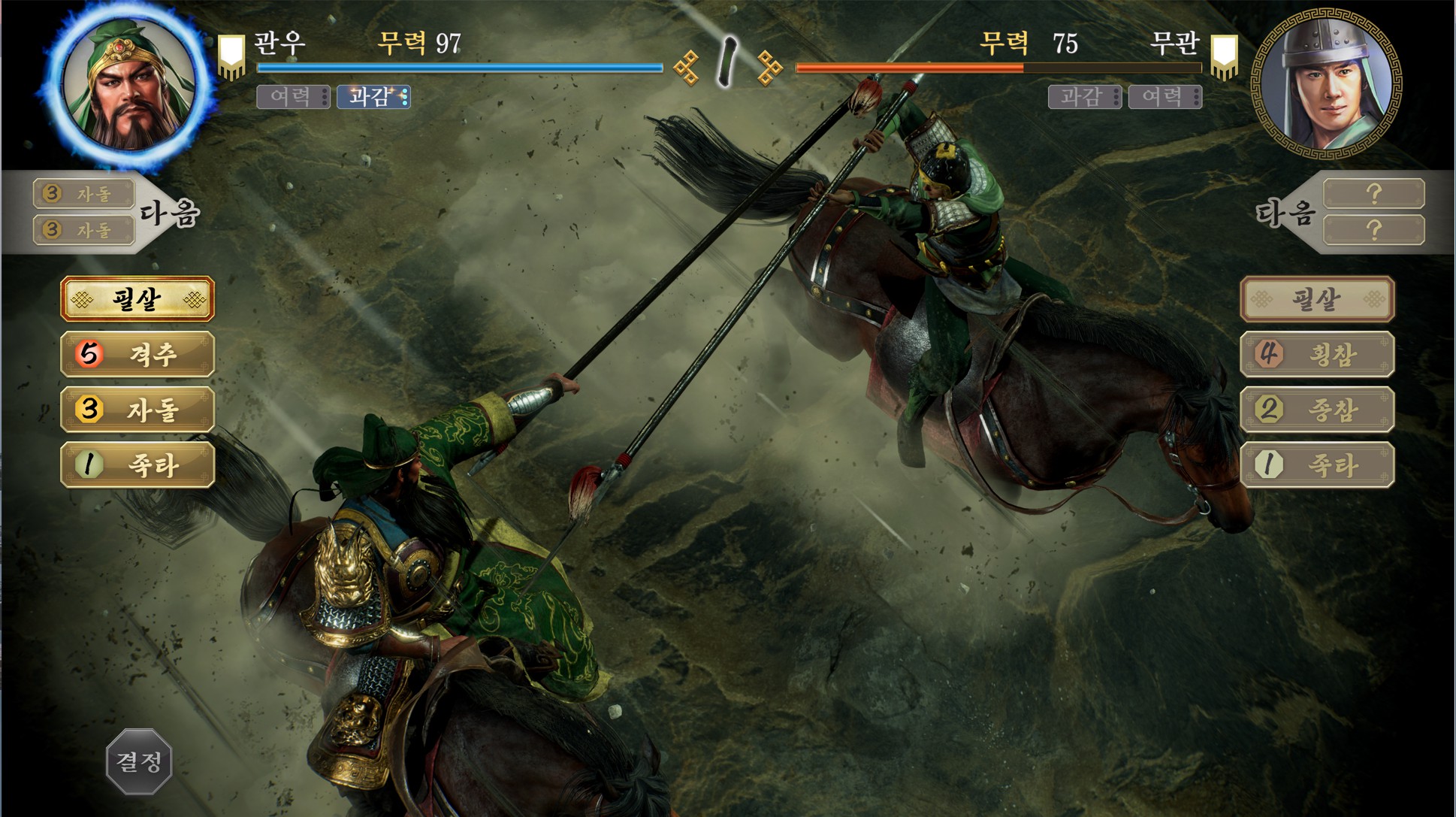
Task: Click the highlighted 과감 trait tag under 관우
Action: (373, 97)
